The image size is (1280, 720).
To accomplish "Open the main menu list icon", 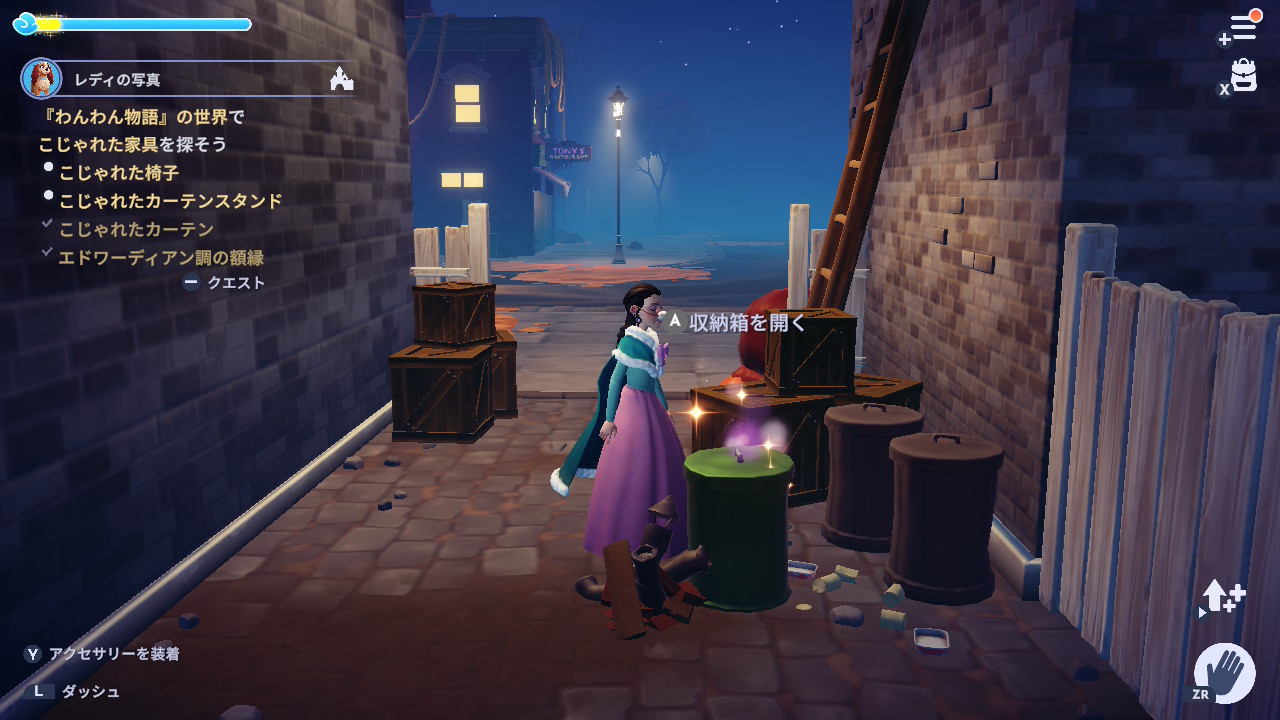I will [x=1243, y=27].
